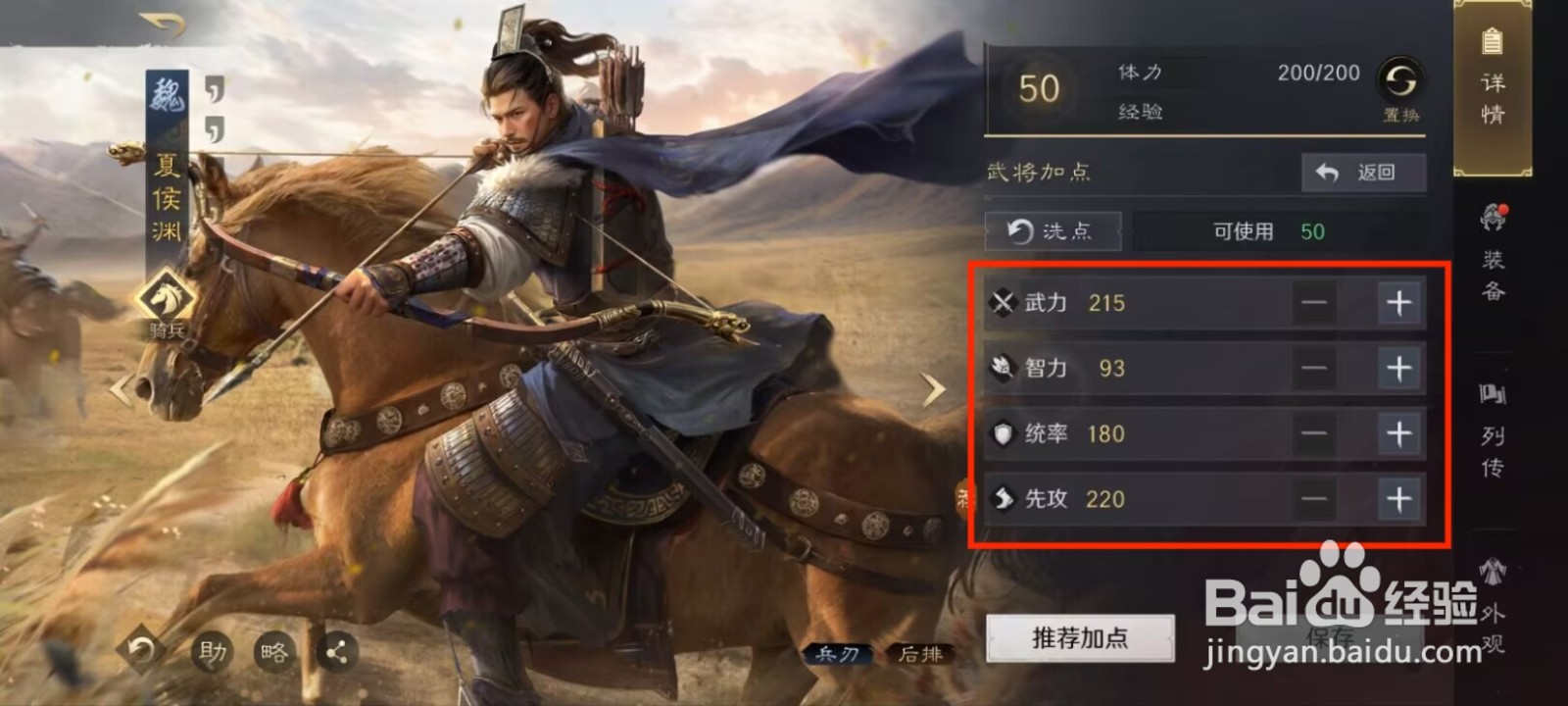Click the share icon at bottom left
Image resolution: width=1568 pixels, height=706 pixels.
[335, 650]
